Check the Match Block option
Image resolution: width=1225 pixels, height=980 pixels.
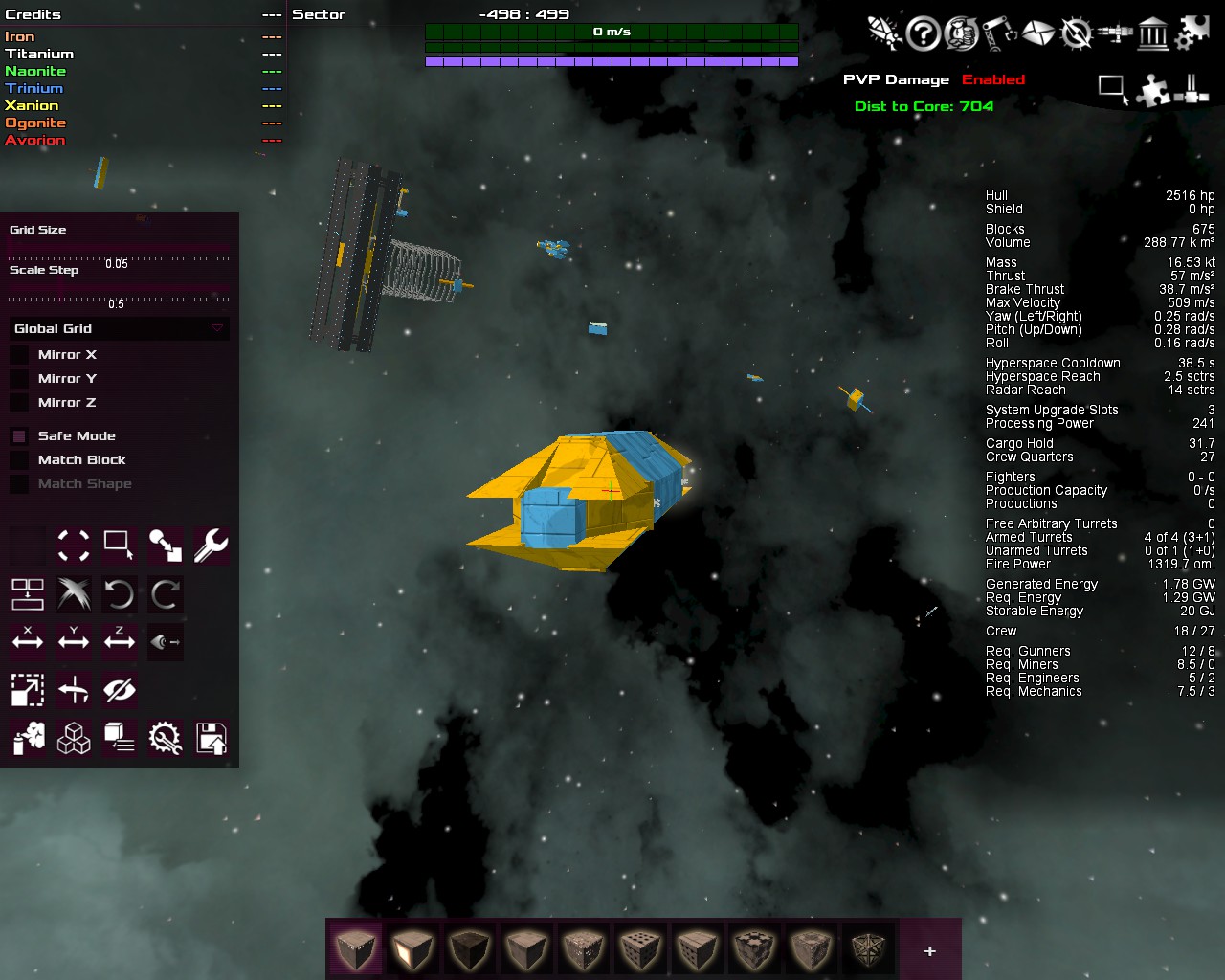coord(19,460)
